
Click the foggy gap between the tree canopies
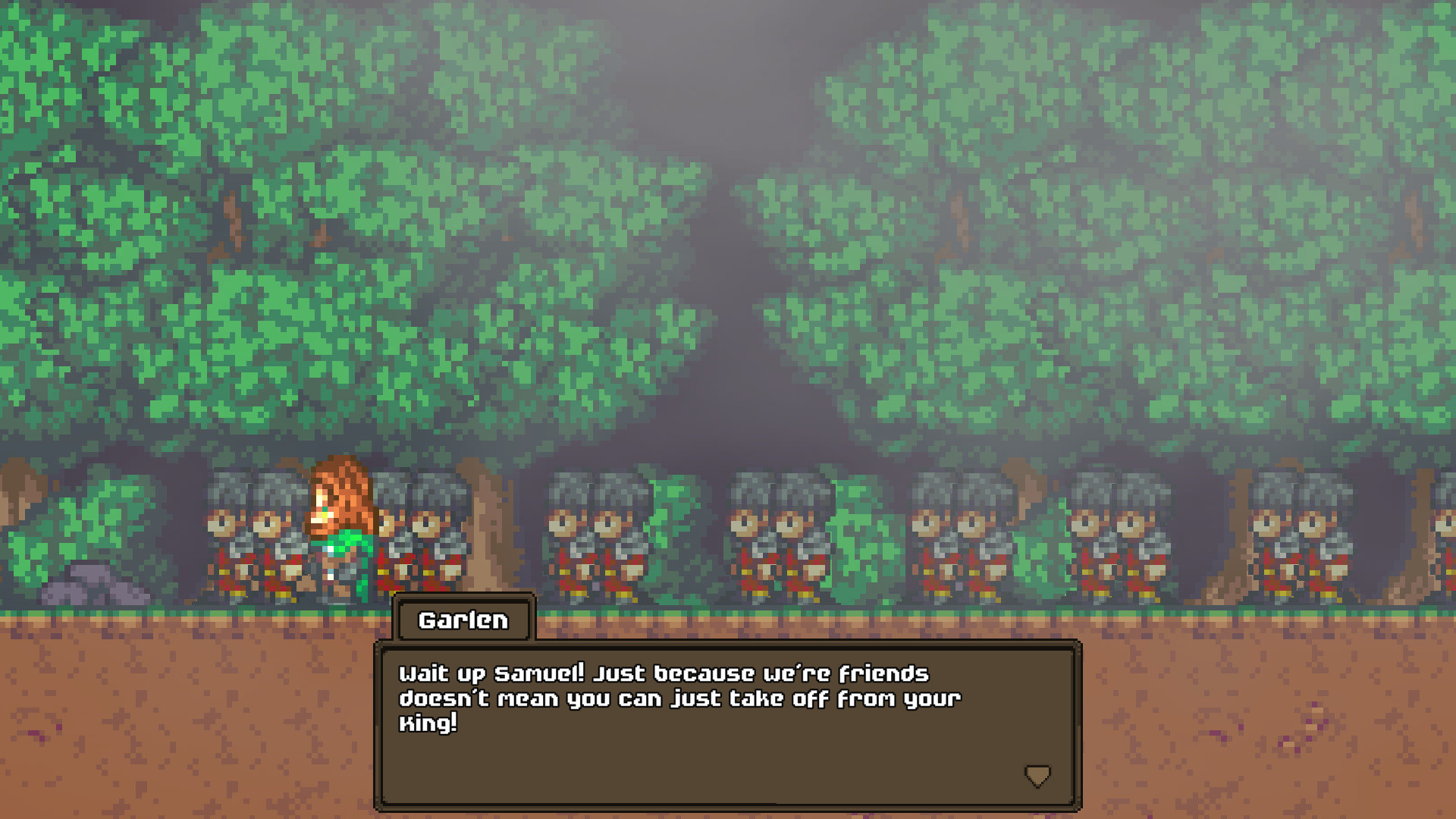point(728,227)
